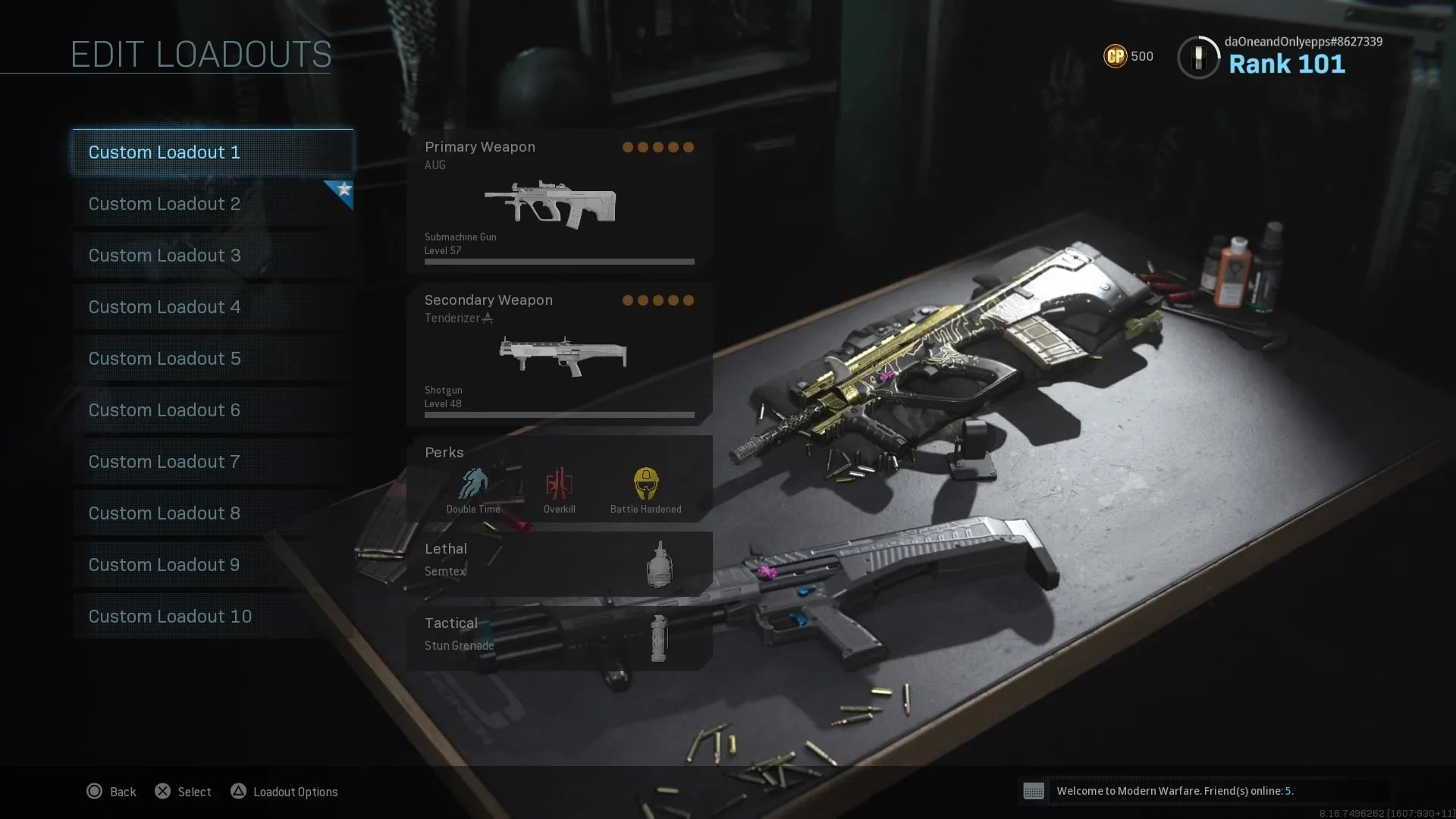Click the Semtex grenade icon
Image resolution: width=1456 pixels, height=819 pixels.
(659, 564)
